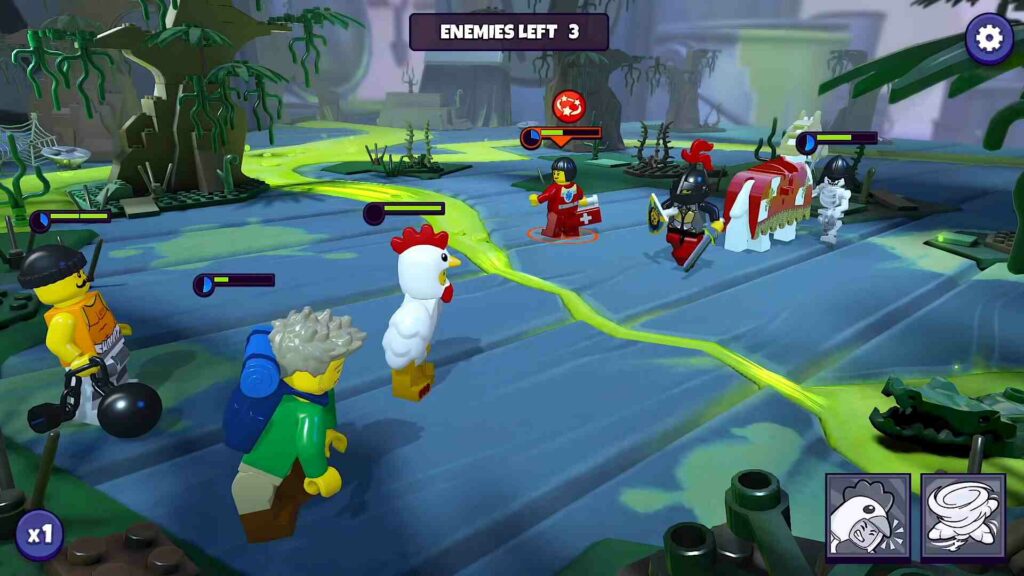Toggle the x1 game speed button
This screenshot has width=1024, height=576.
click(x=39, y=535)
